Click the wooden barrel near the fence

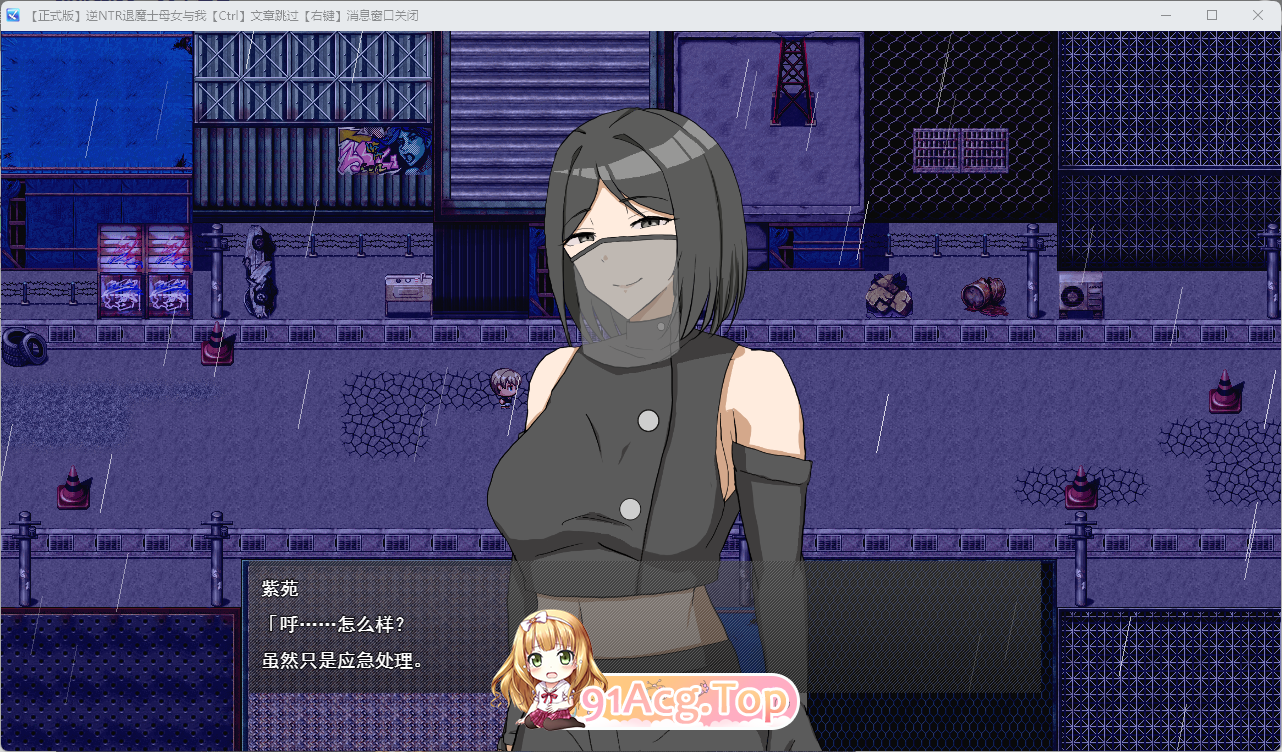coord(982,292)
